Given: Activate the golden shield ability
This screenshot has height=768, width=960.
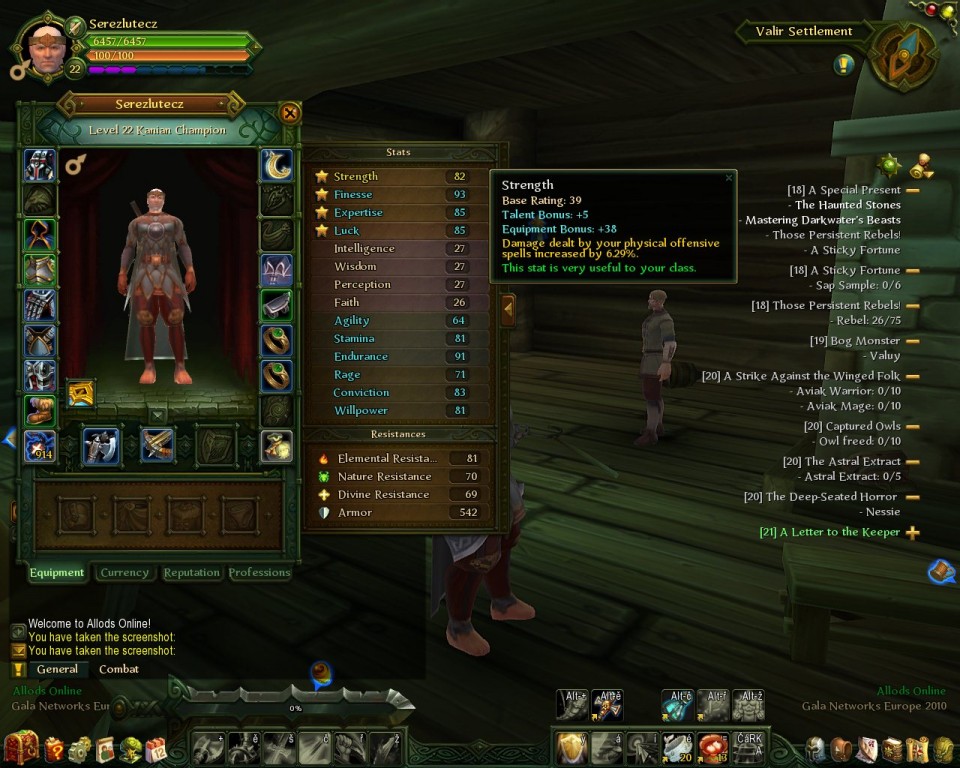Looking at the screenshot, I should [571, 747].
